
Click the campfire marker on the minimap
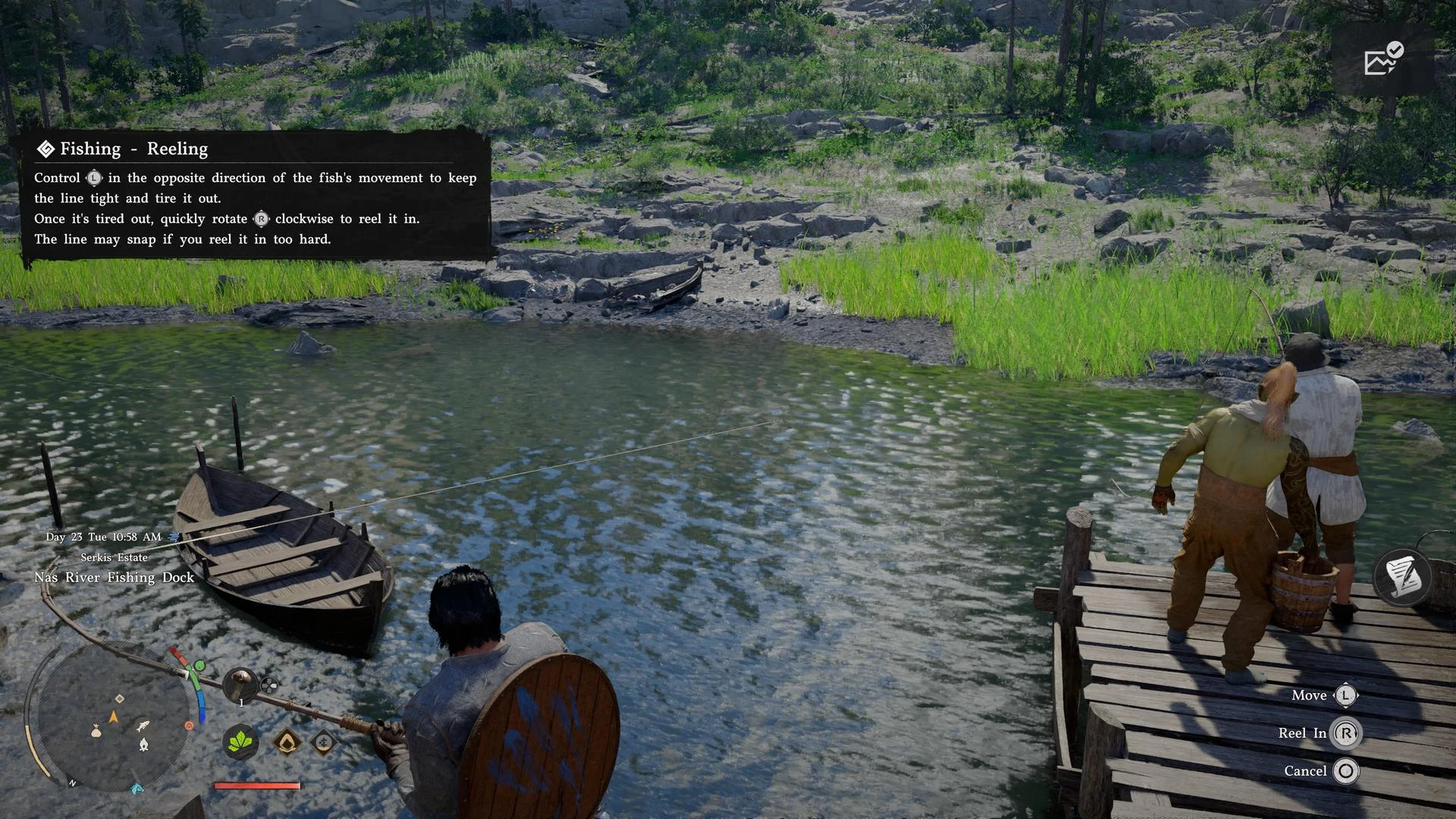(x=143, y=745)
